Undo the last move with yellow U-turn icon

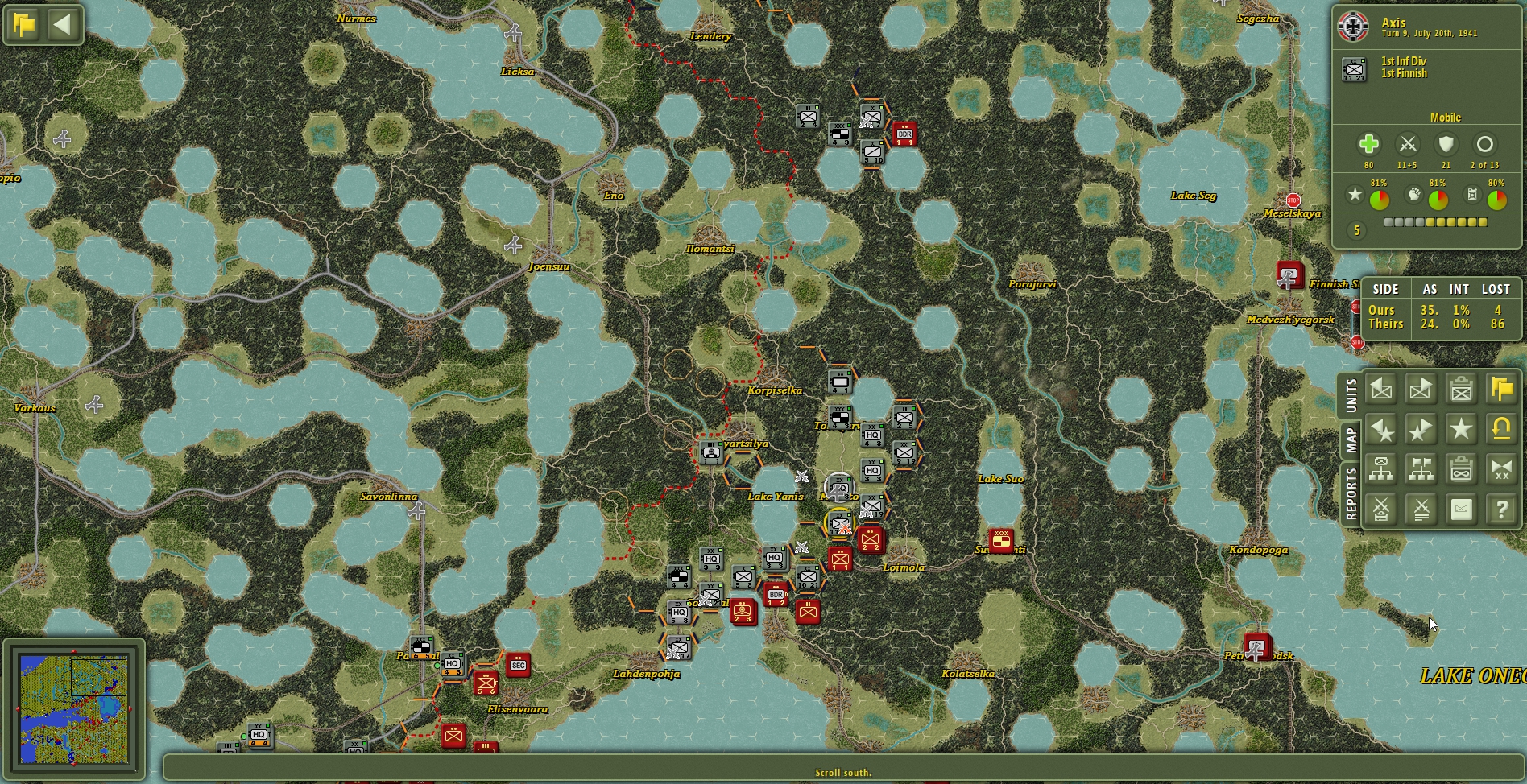1500,430
